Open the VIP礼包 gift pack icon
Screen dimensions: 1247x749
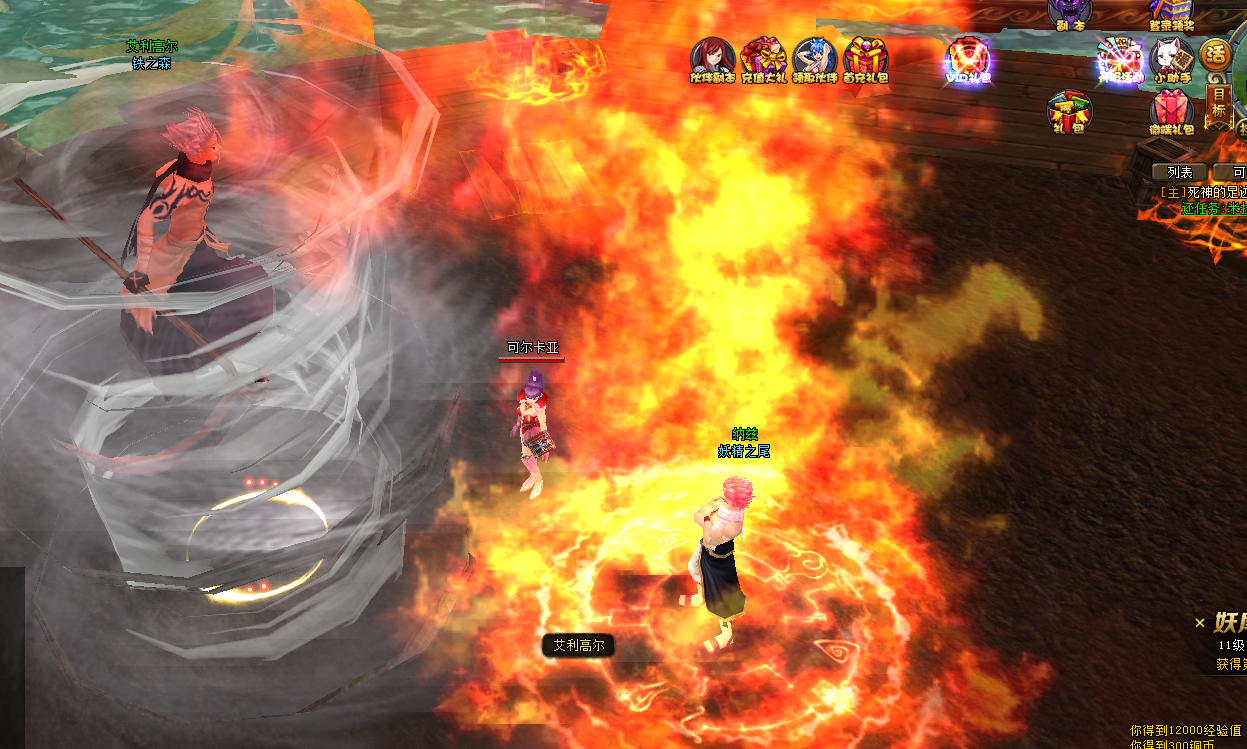coord(968,58)
